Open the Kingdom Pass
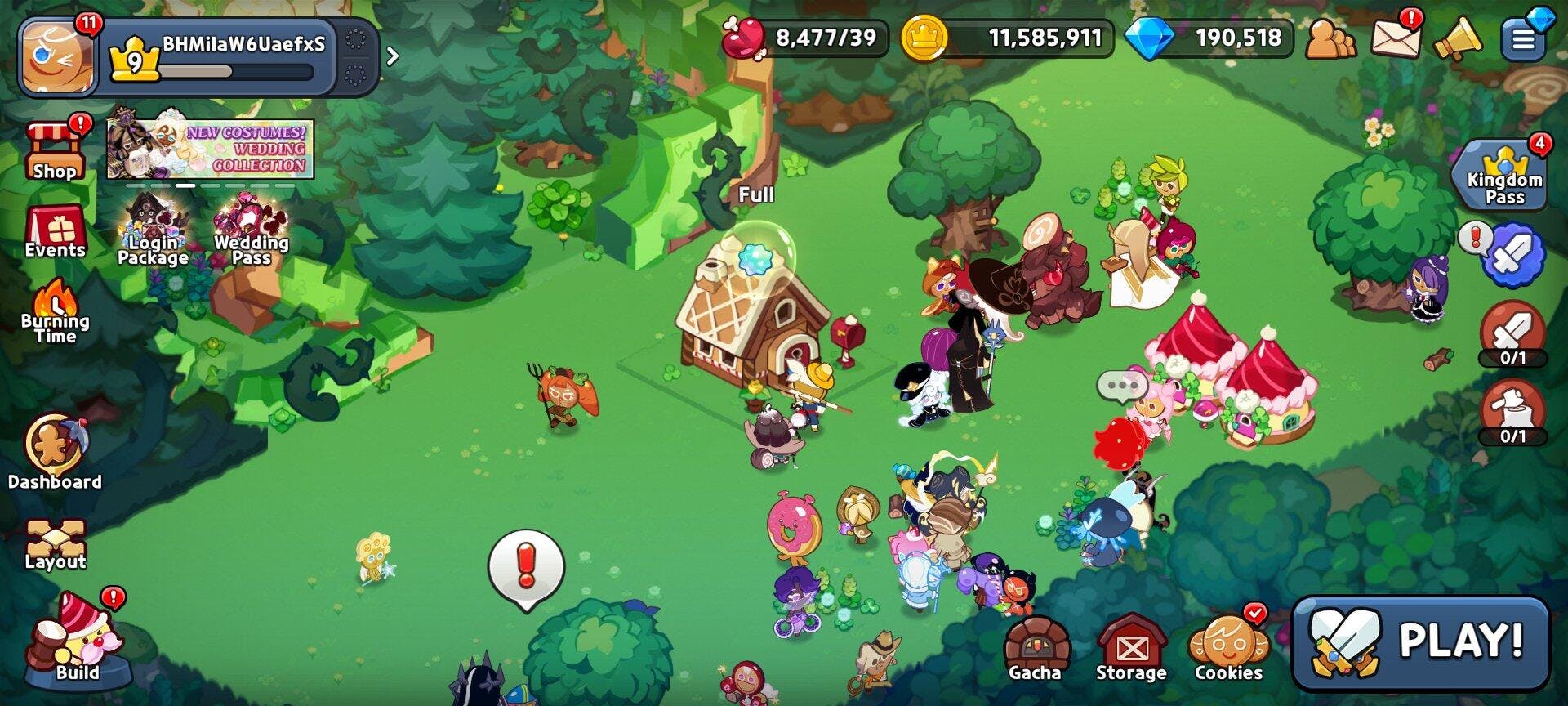The image size is (1568, 706). [1503, 175]
